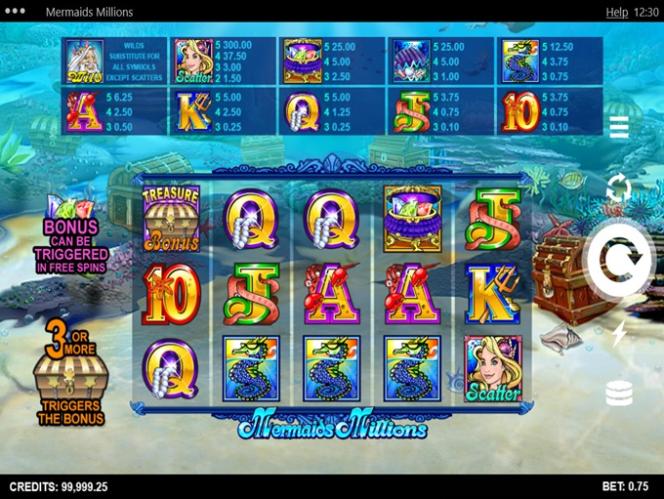Image resolution: width=664 pixels, height=499 pixels.
Task: Toggle quick spin lightning bolt
Action: pos(619,333)
